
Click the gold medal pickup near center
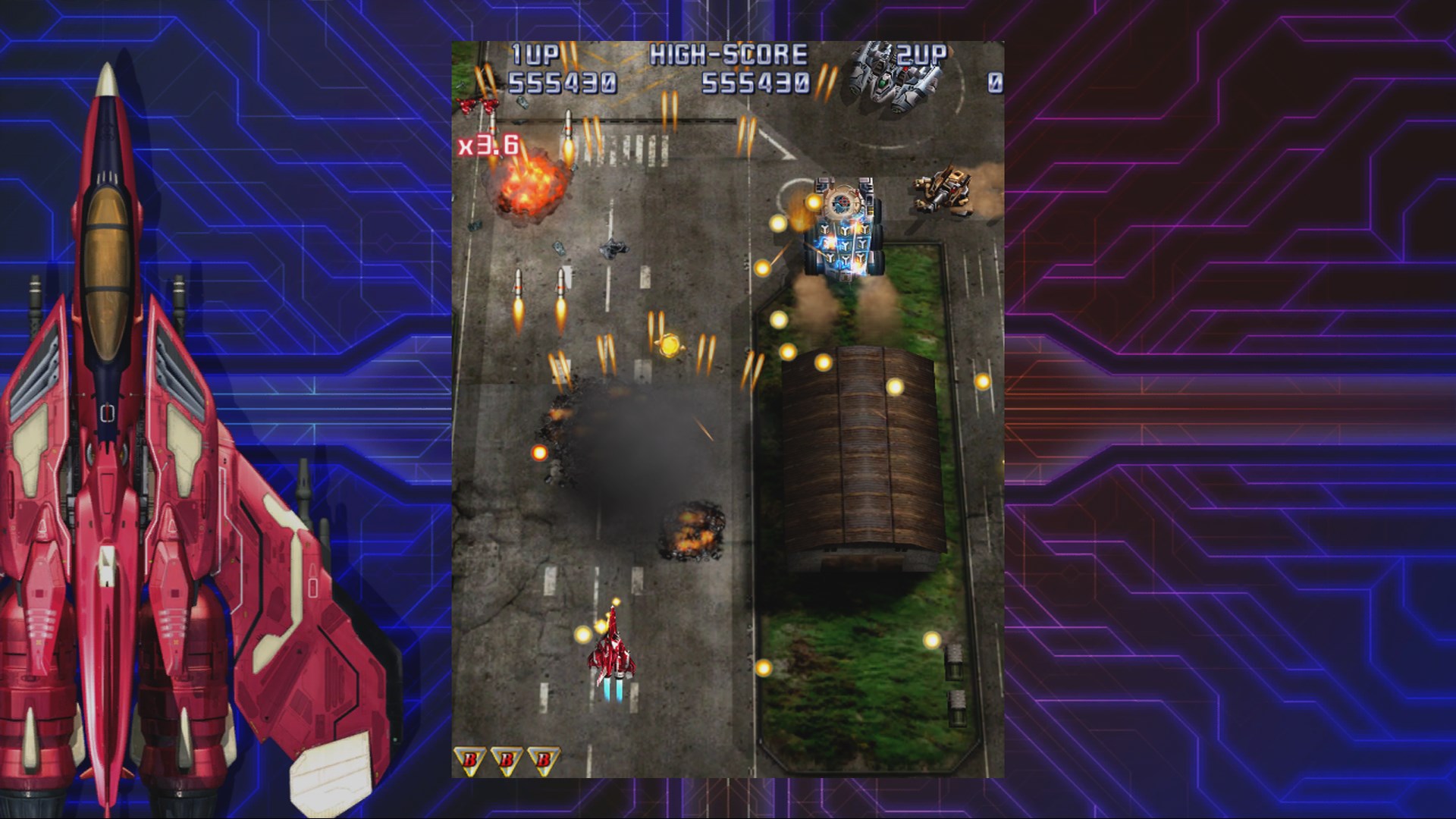pos(670,345)
